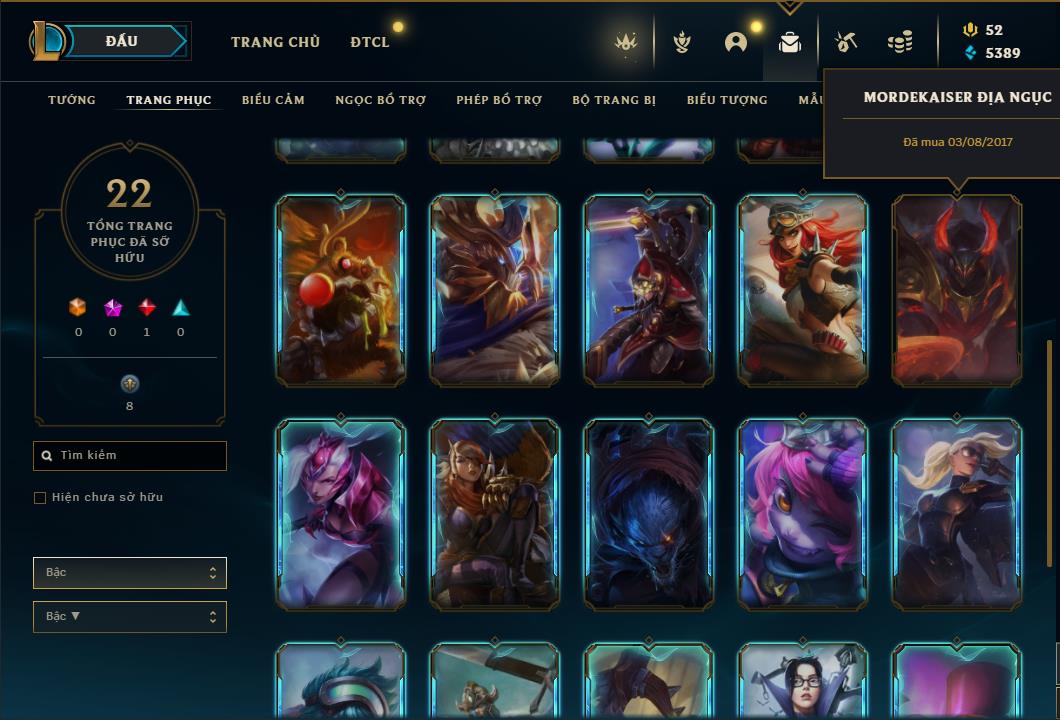Viewport: 1060px width, 720px height.
Task: Pick the pink-haired yordle skin card
Action: coord(802,513)
